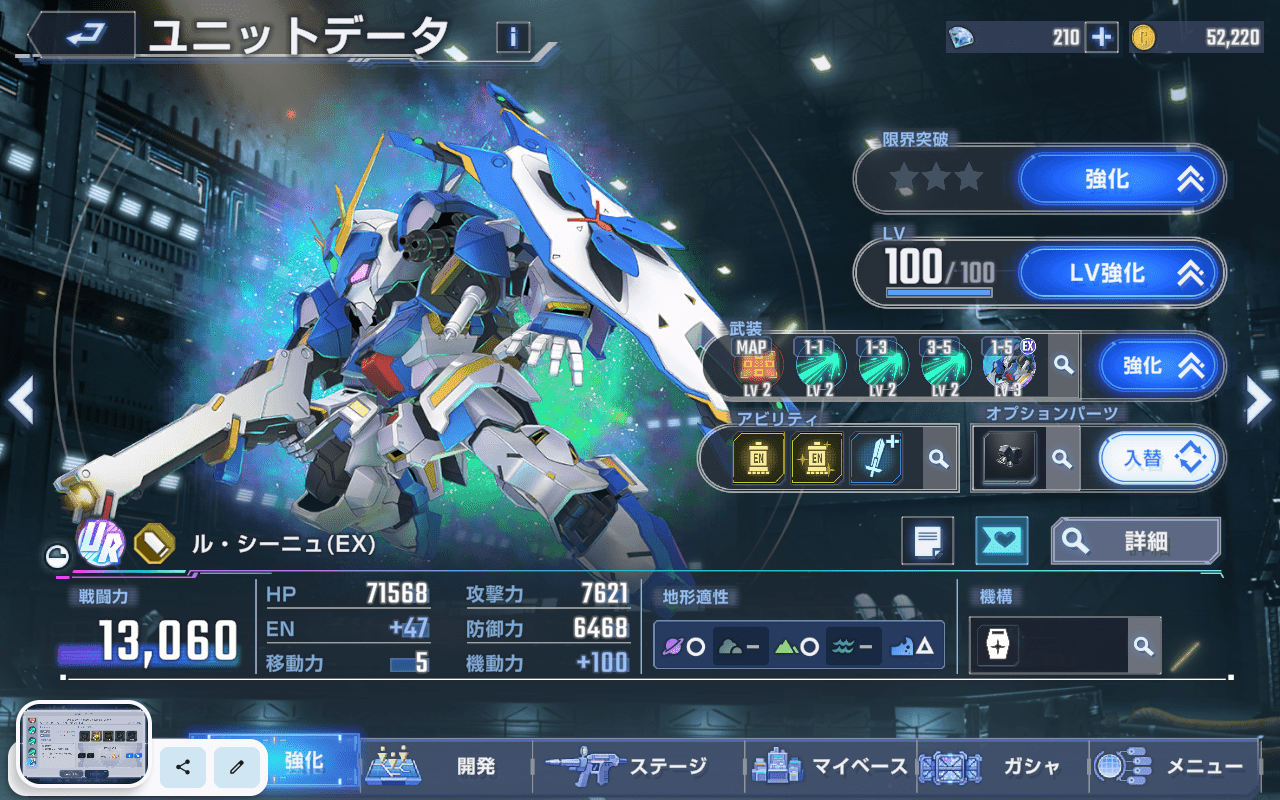Choose the EX weapon icon labeled 1-5
The height and width of the screenshot is (800, 1280).
tap(1008, 366)
